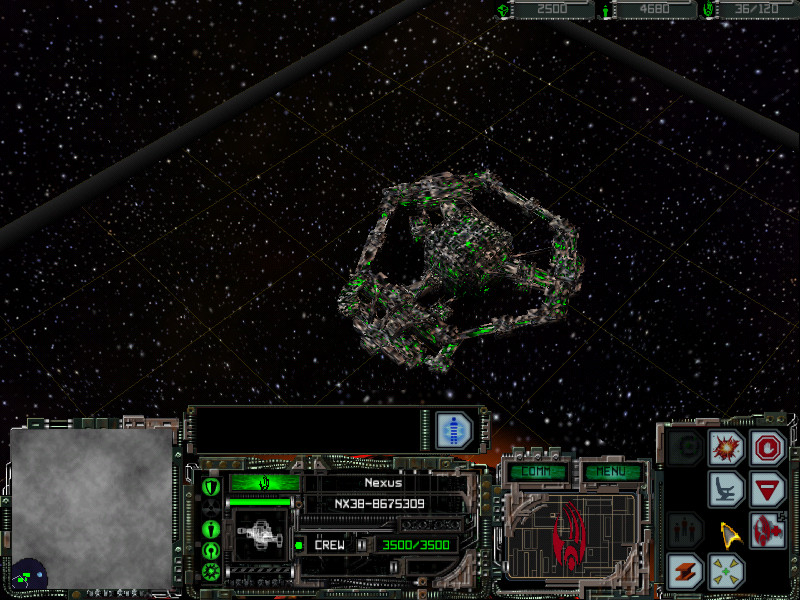The width and height of the screenshot is (800, 600).
Task: Issue the stop command (red hand sign)
Action: (x=769, y=447)
